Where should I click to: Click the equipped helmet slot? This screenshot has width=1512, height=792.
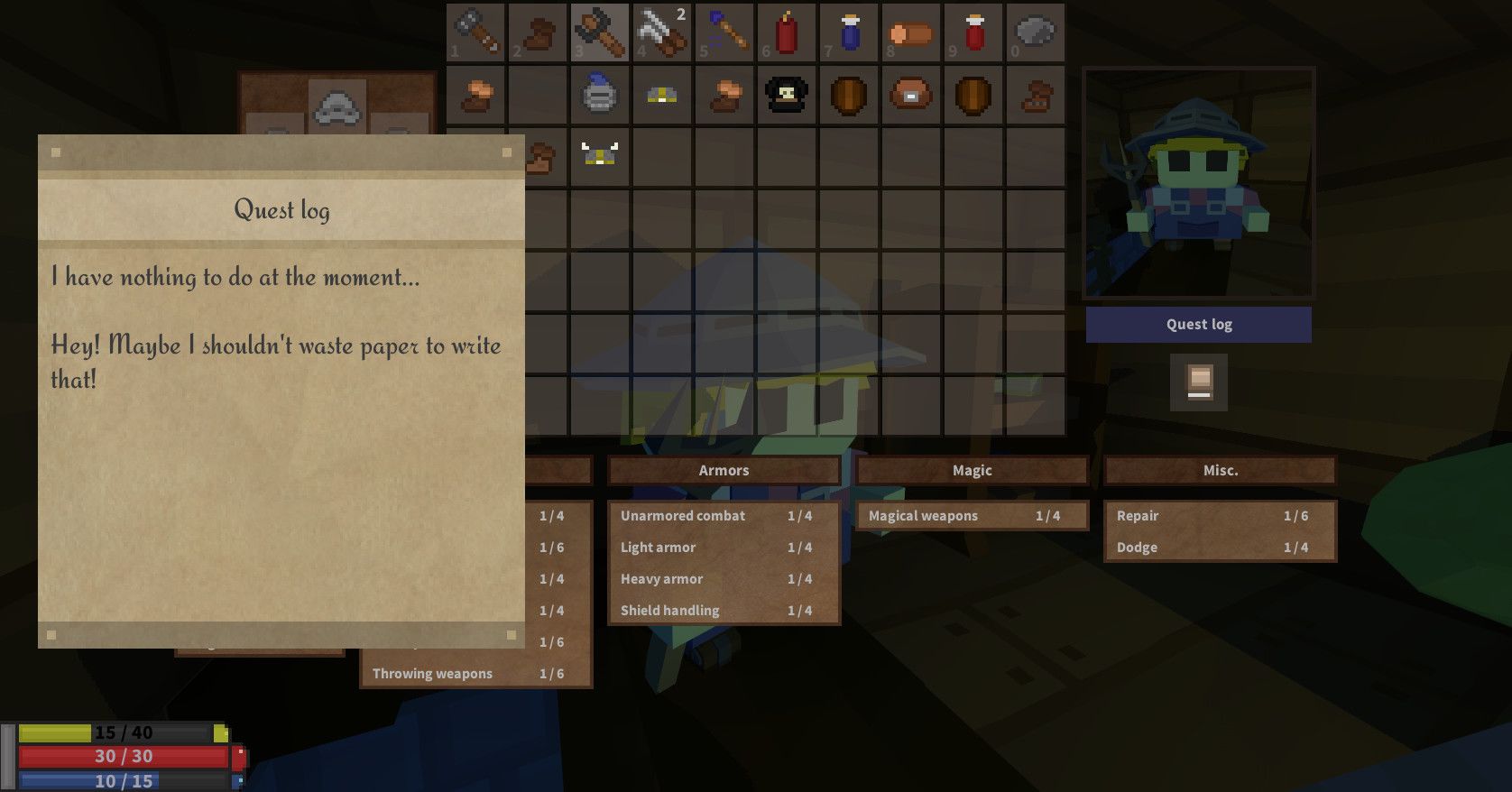(x=337, y=107)
